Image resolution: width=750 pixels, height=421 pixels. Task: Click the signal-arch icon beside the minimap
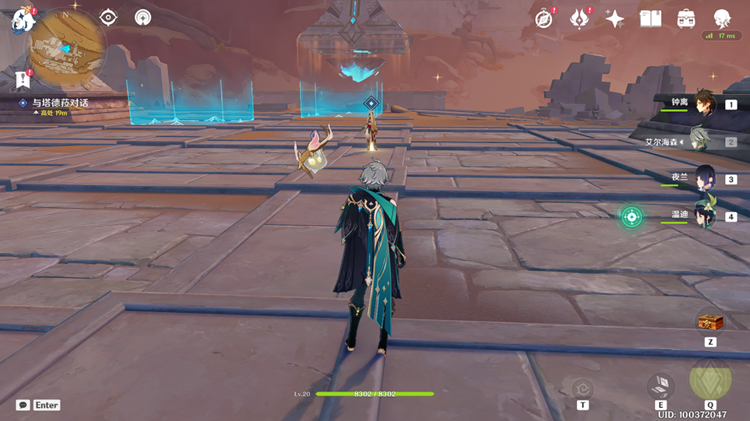click(x=142, y=17)
